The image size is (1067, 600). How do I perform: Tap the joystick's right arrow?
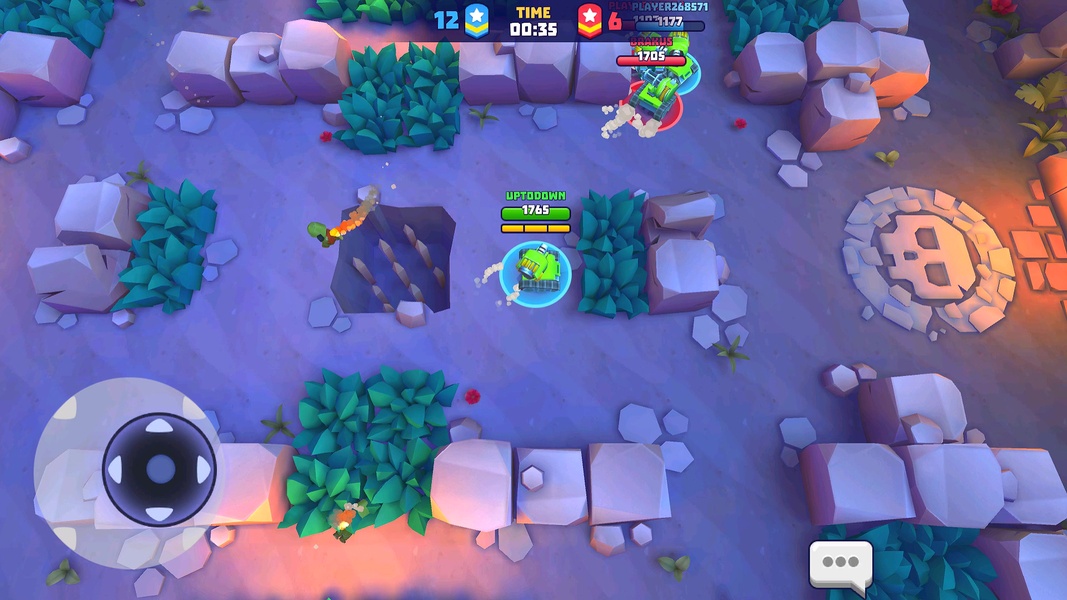(x=203, y=469)
